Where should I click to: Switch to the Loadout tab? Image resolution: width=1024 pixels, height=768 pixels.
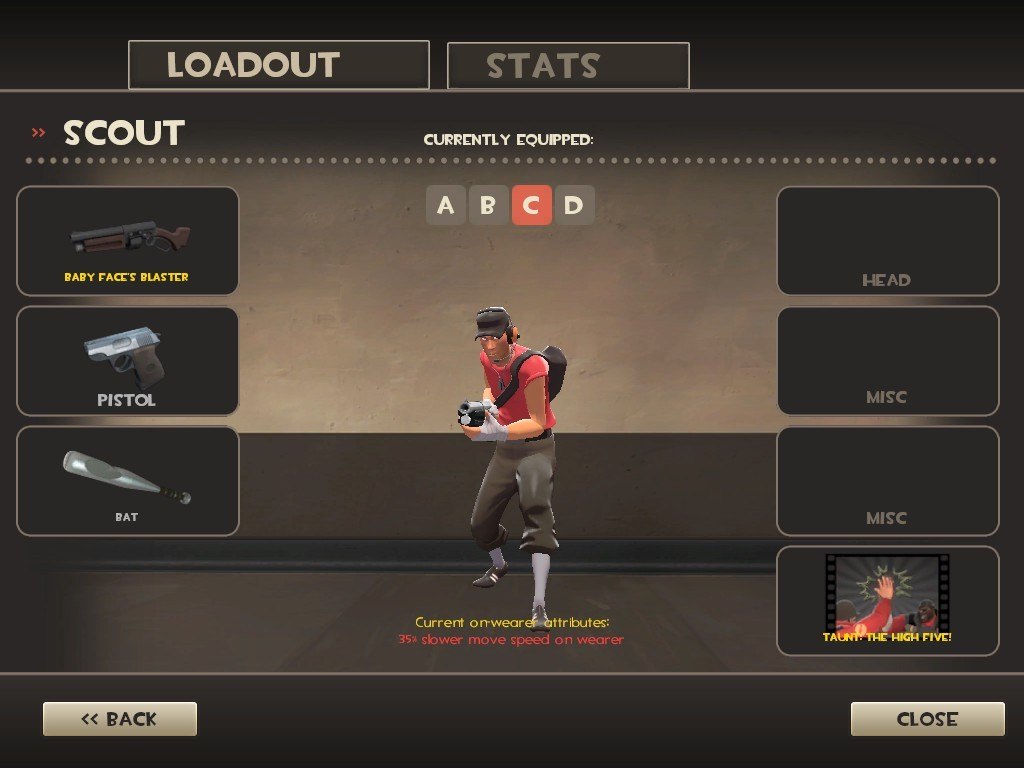[279, 65]
